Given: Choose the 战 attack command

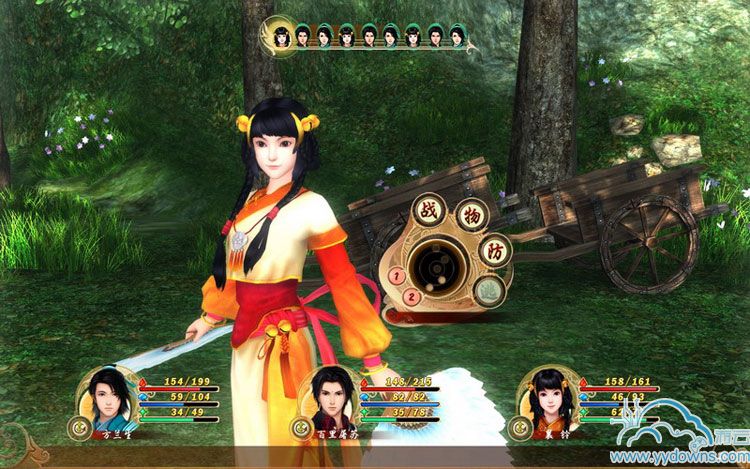Looking at the screenshot, I should point(428,211).
